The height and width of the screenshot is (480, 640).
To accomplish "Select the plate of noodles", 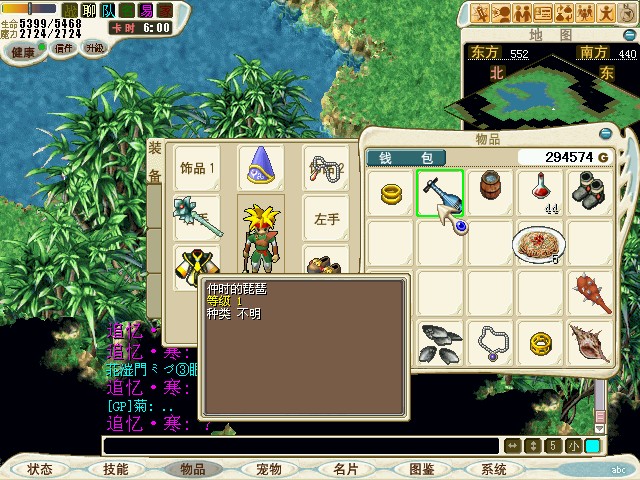I will coord(539,242).
